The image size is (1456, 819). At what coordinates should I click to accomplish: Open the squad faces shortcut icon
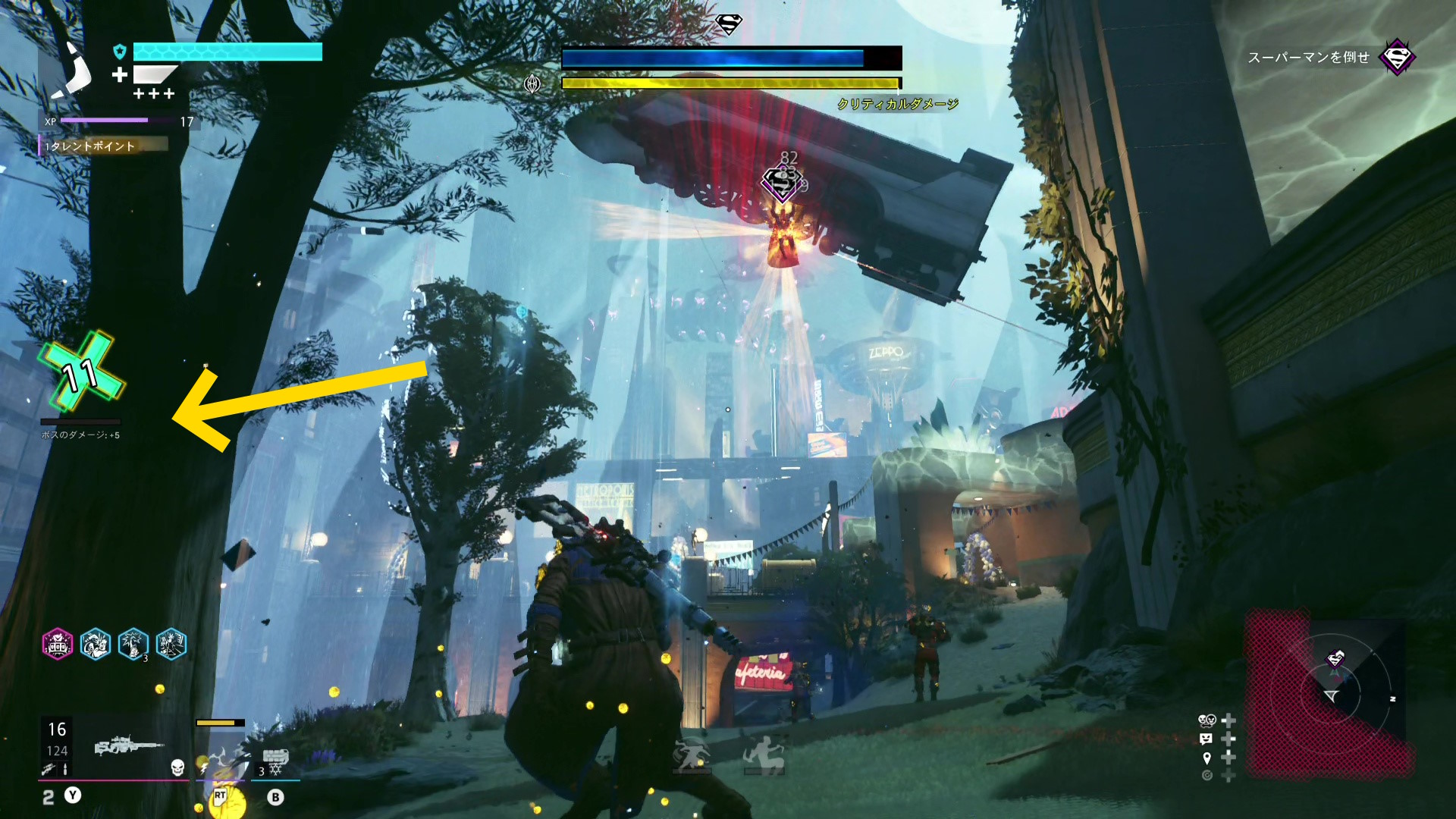pos(1207,720)
